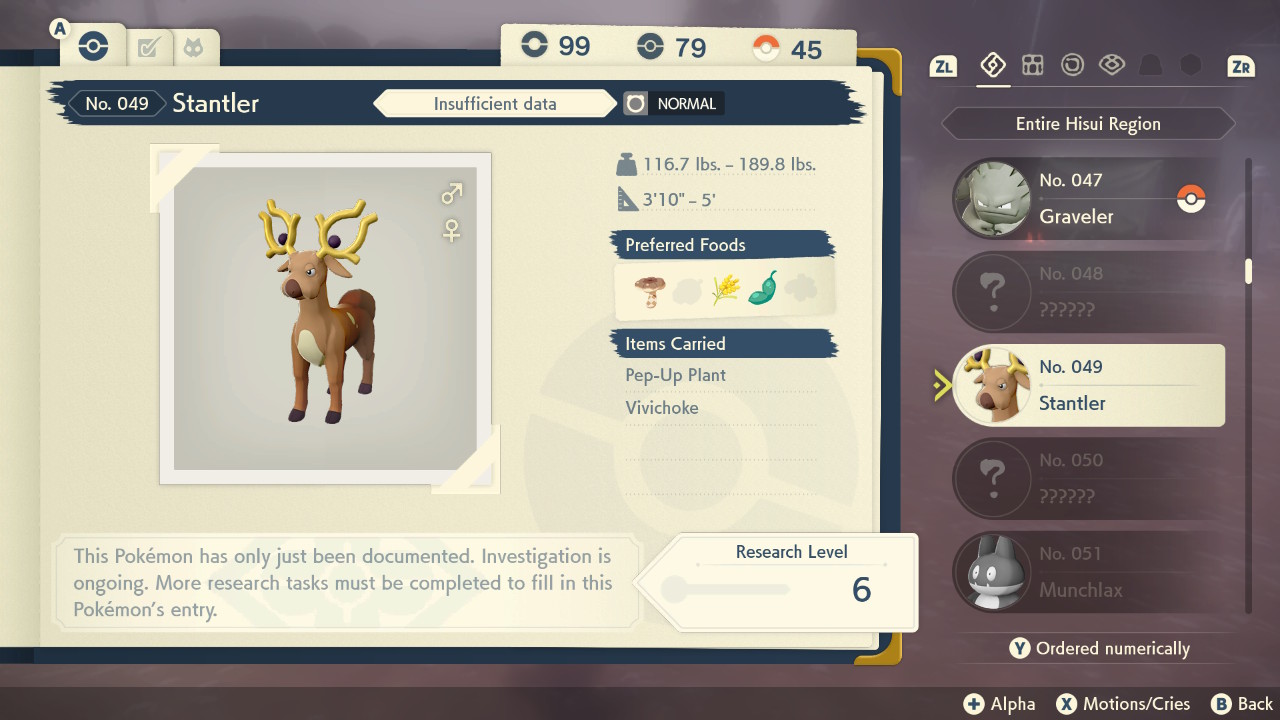The height and width of the screenshot is (720, 1280).
Task: Toggle the male gender symbol on Stantler's photo
Action: tap(450, 192)
